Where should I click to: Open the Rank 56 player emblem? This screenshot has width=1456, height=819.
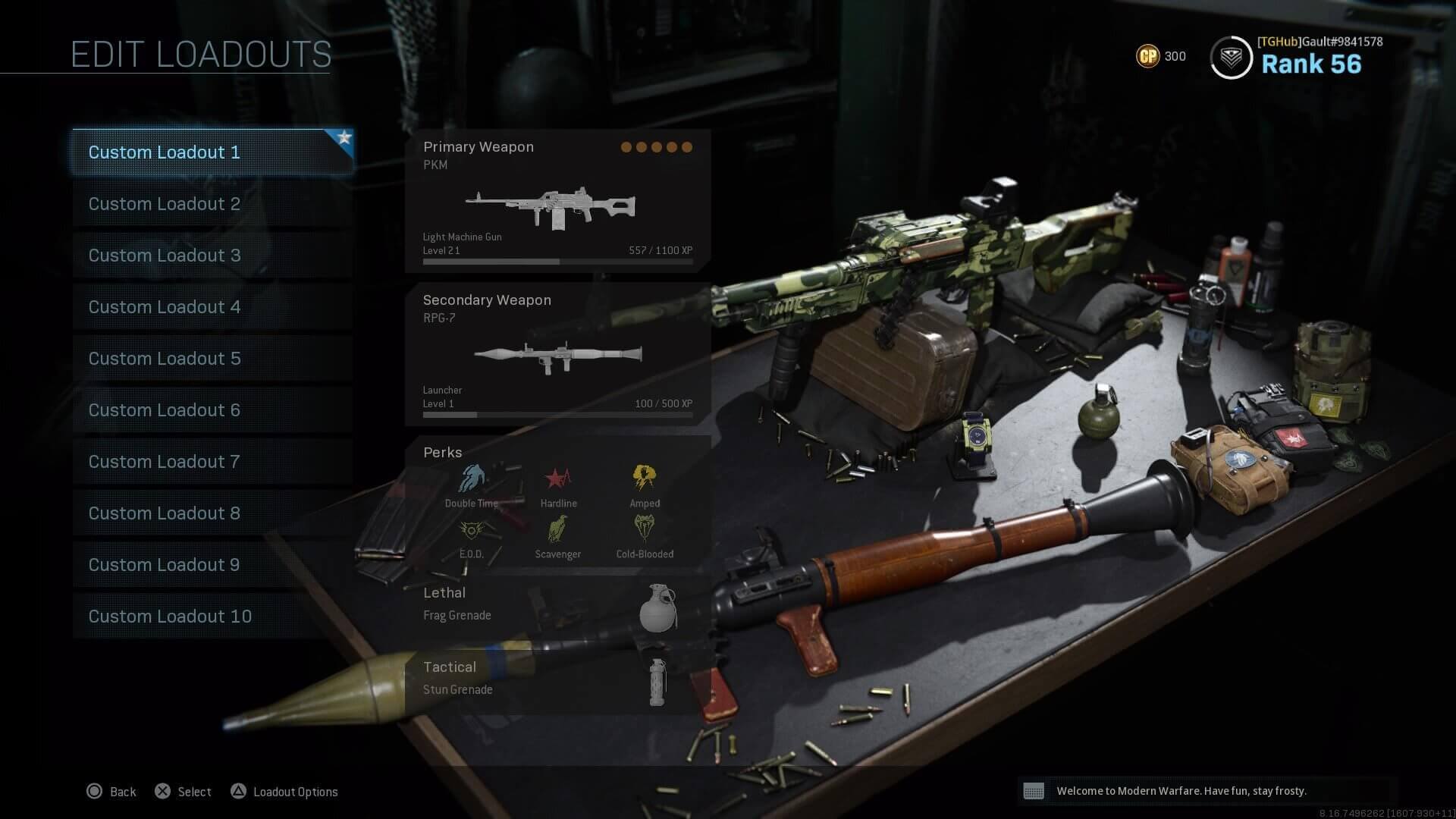(x=1232, y=56)
